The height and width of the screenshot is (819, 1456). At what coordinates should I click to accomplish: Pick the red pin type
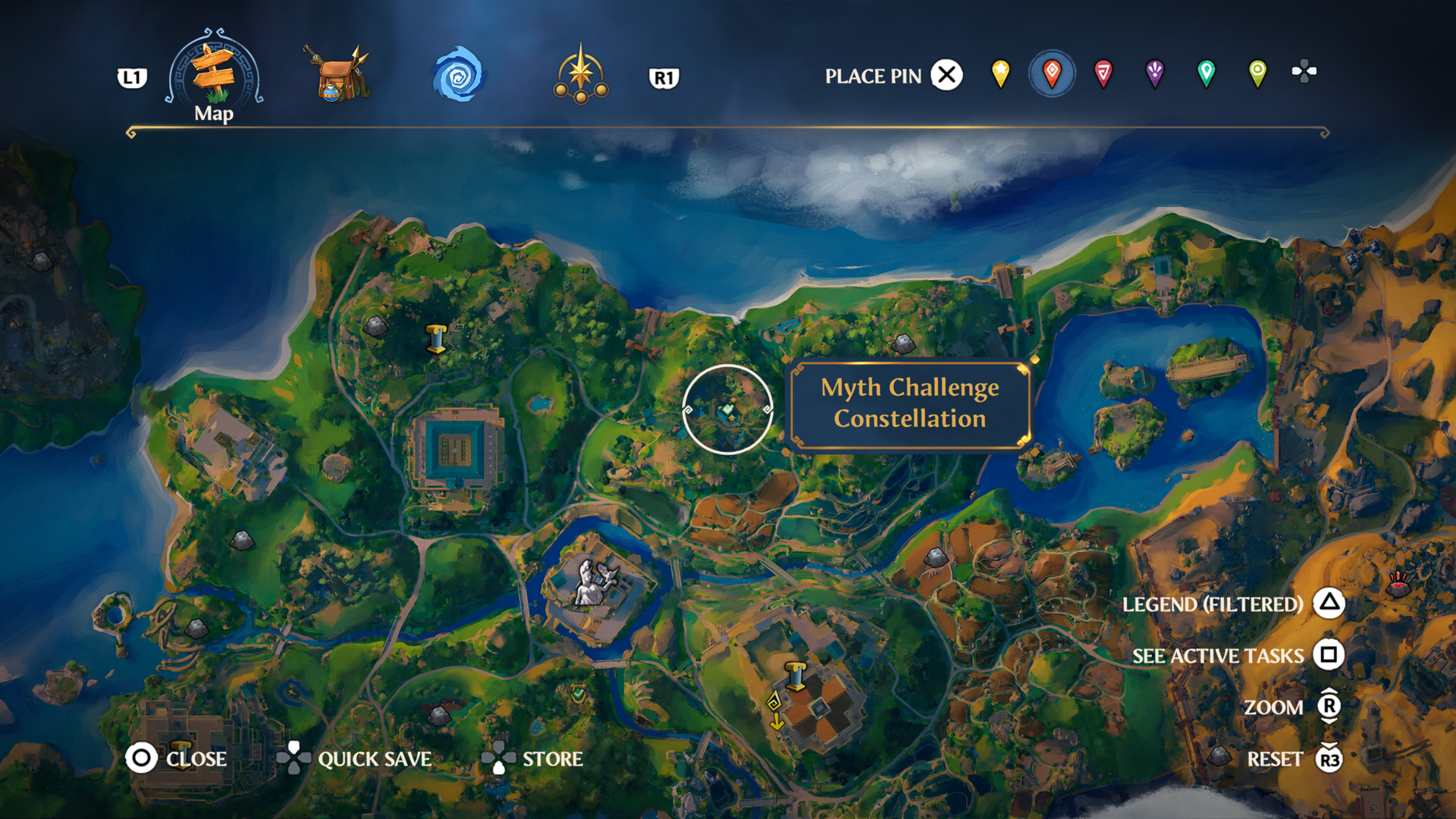tap(1103, 74)
